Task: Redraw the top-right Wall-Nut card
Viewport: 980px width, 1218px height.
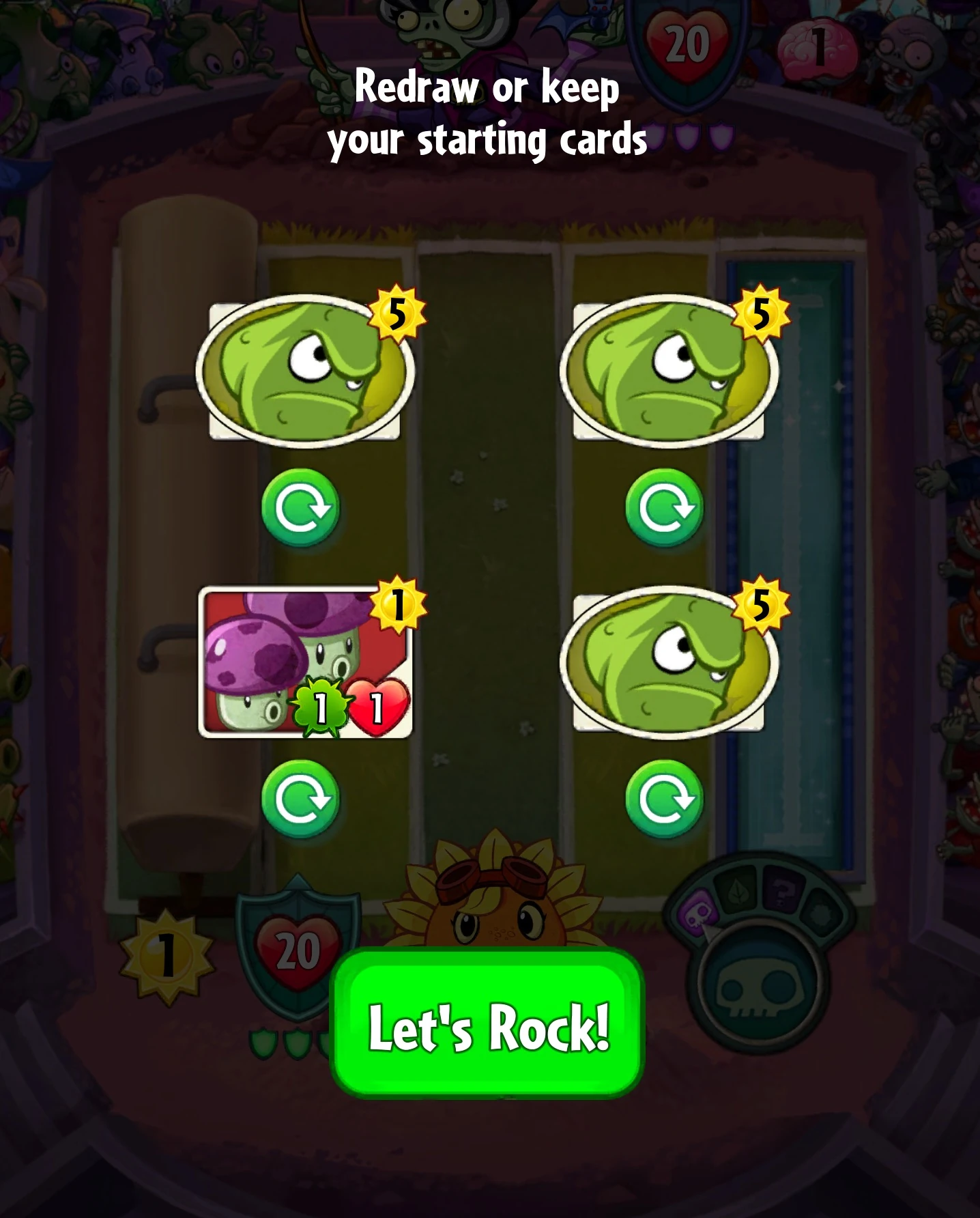Action: [x=667, y=507]
